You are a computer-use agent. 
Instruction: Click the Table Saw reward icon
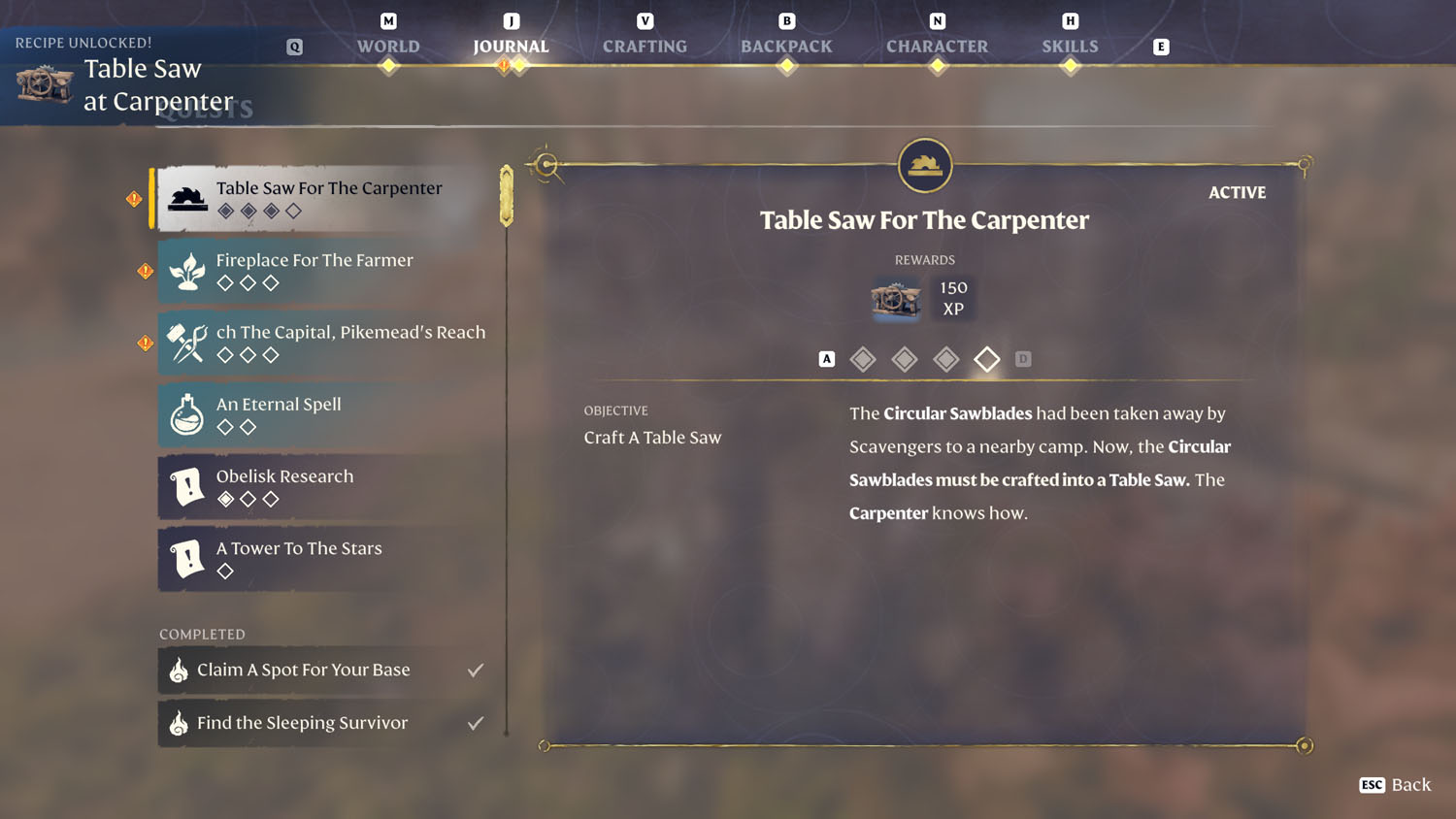pos(895,299)
